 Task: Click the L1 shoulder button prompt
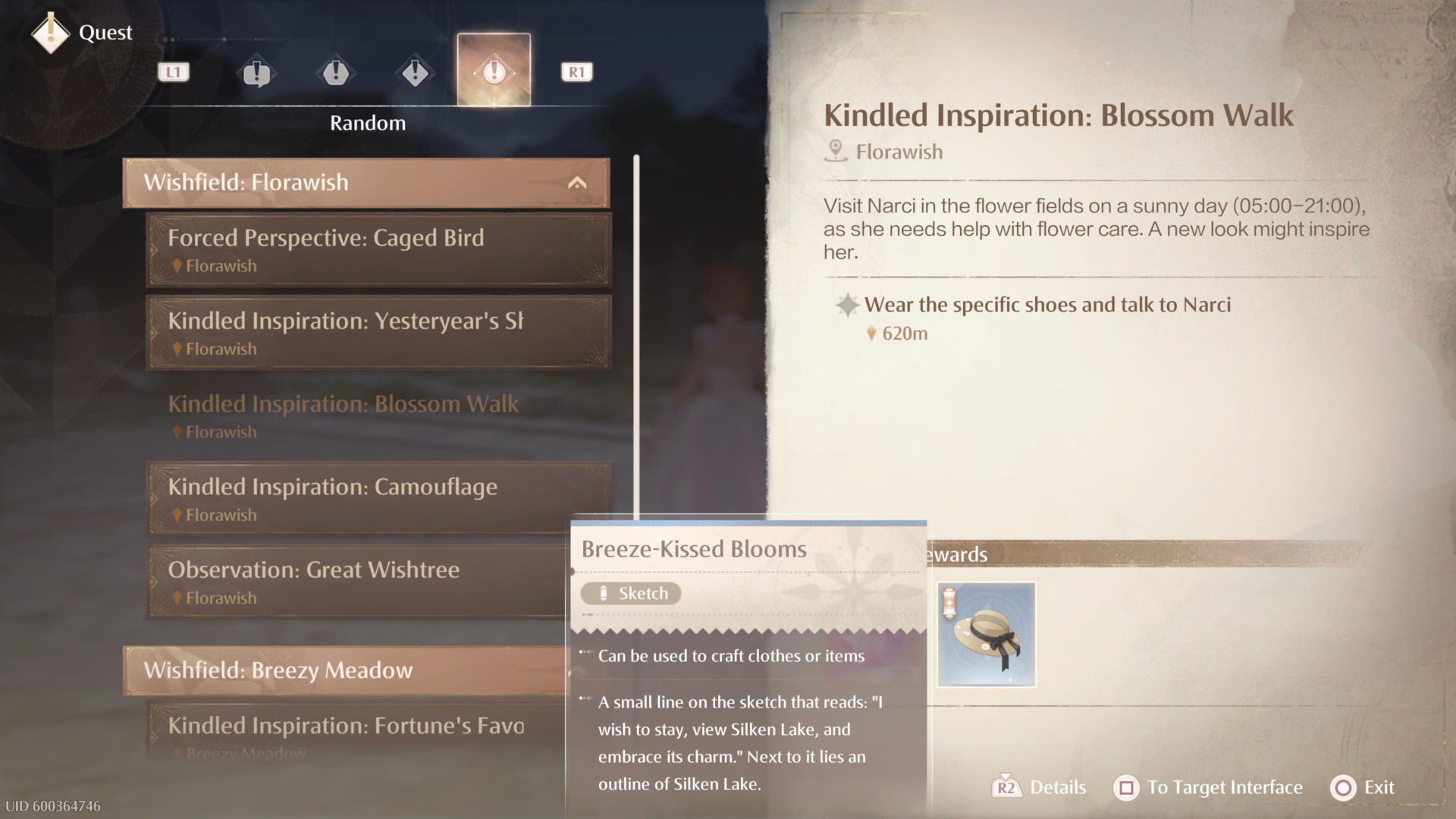[x=173, y=72]
